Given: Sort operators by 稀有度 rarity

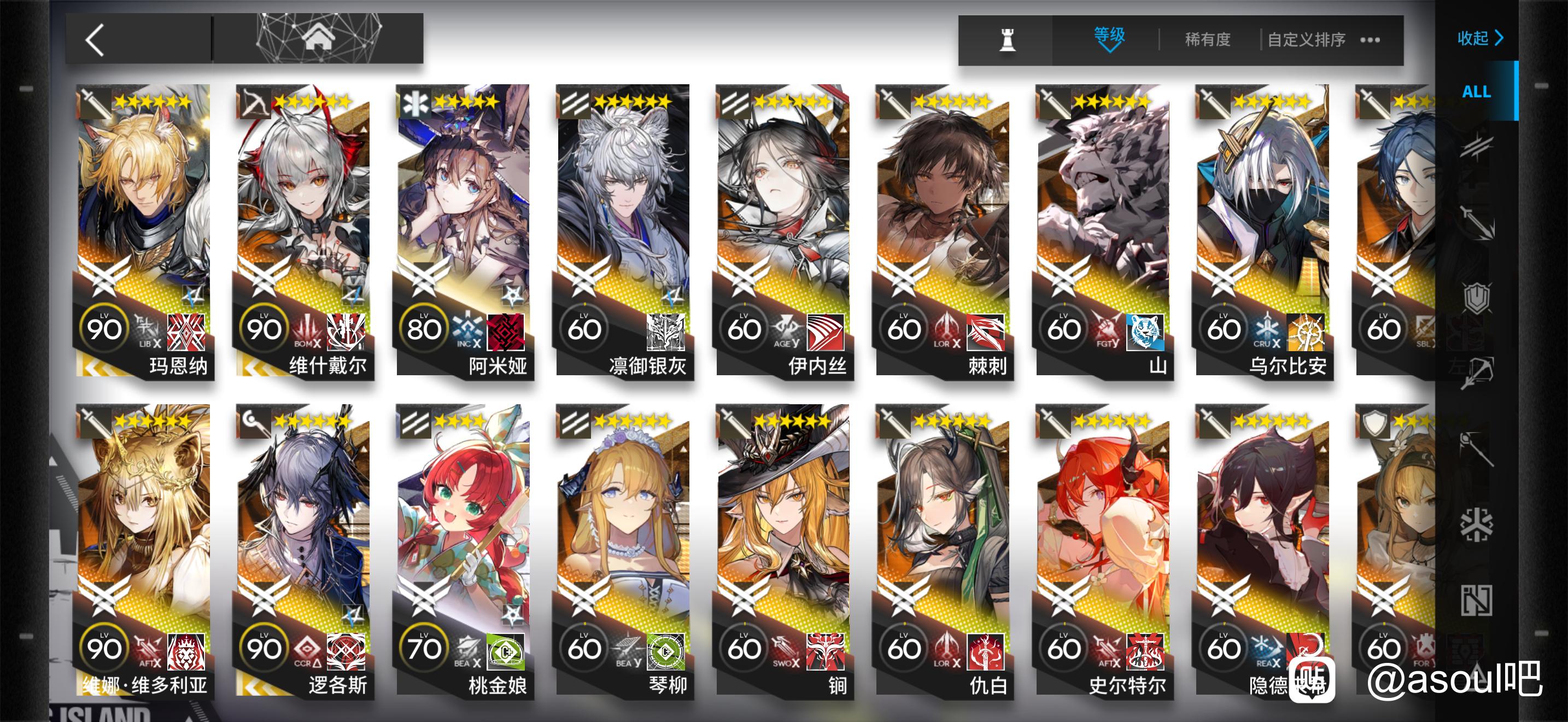Looking at the screenshot, I should pyautogui.click(x=1207, y=40).
